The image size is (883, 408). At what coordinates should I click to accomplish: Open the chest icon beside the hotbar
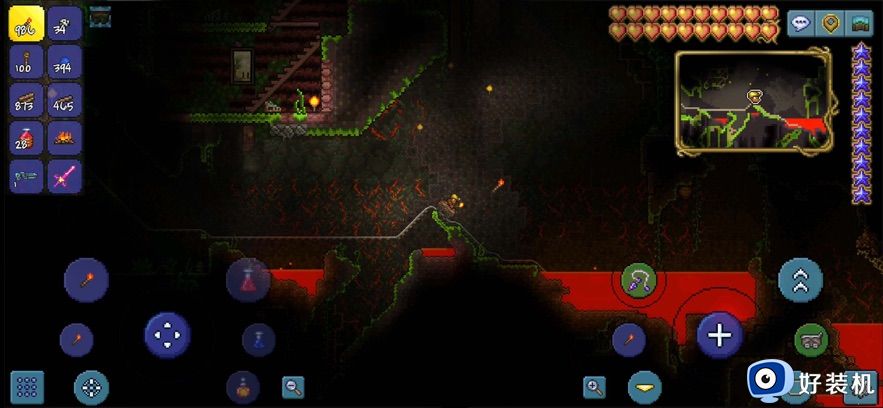[100, 17]
